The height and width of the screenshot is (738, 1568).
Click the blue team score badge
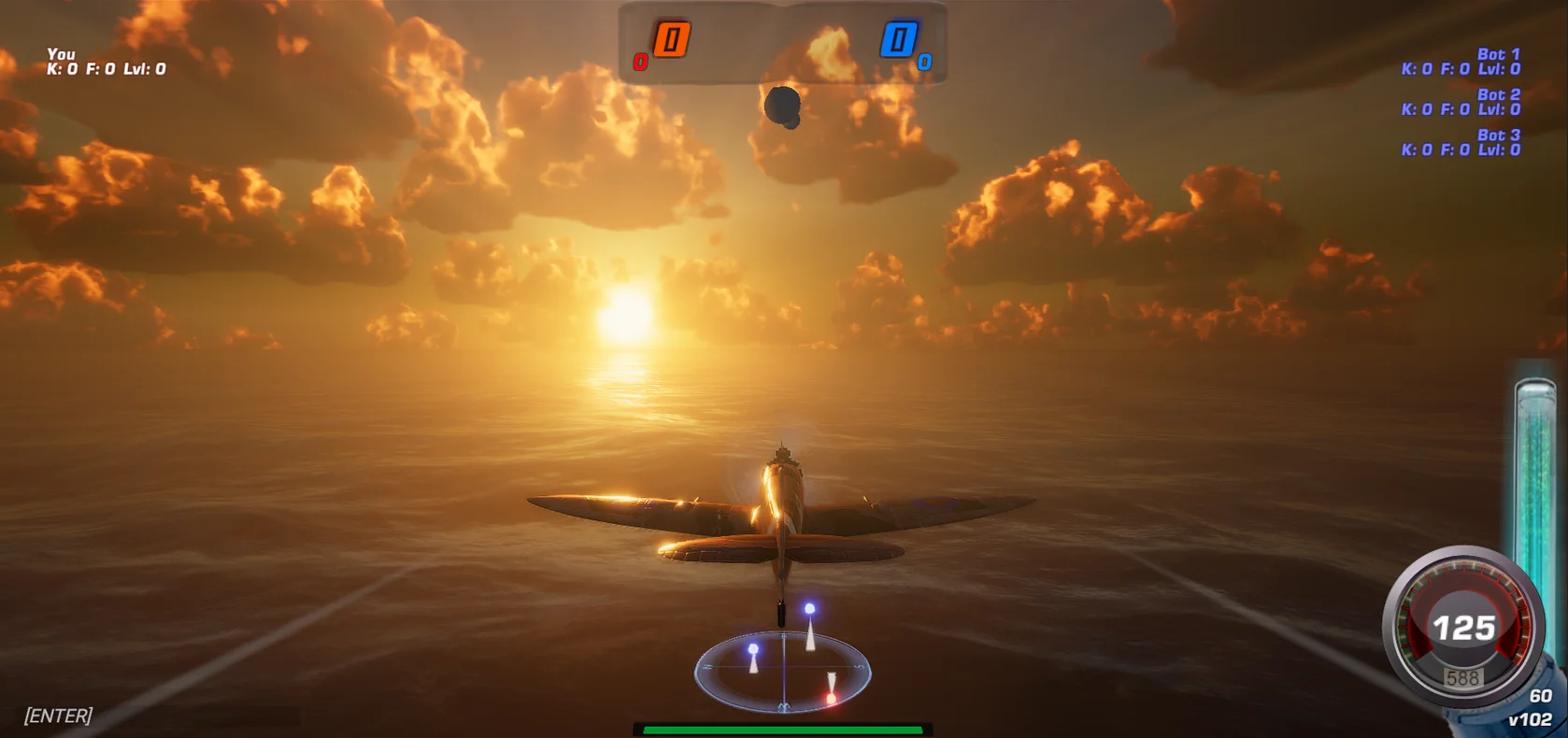(900, 39)
